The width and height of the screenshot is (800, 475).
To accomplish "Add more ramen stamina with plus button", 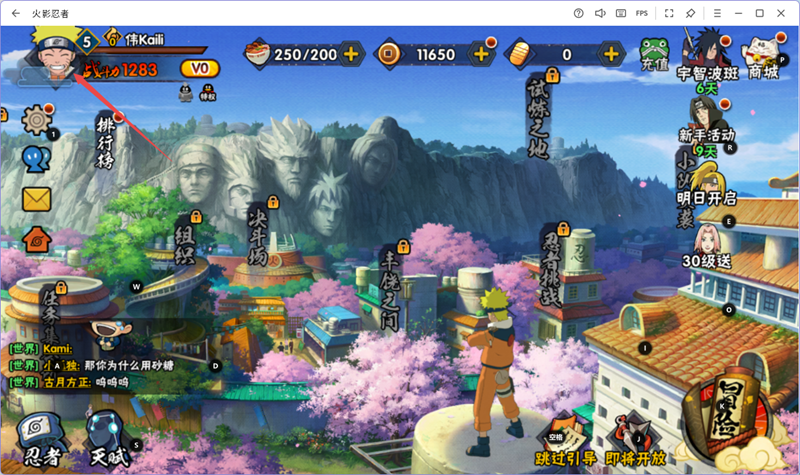I will pos(351,53).
